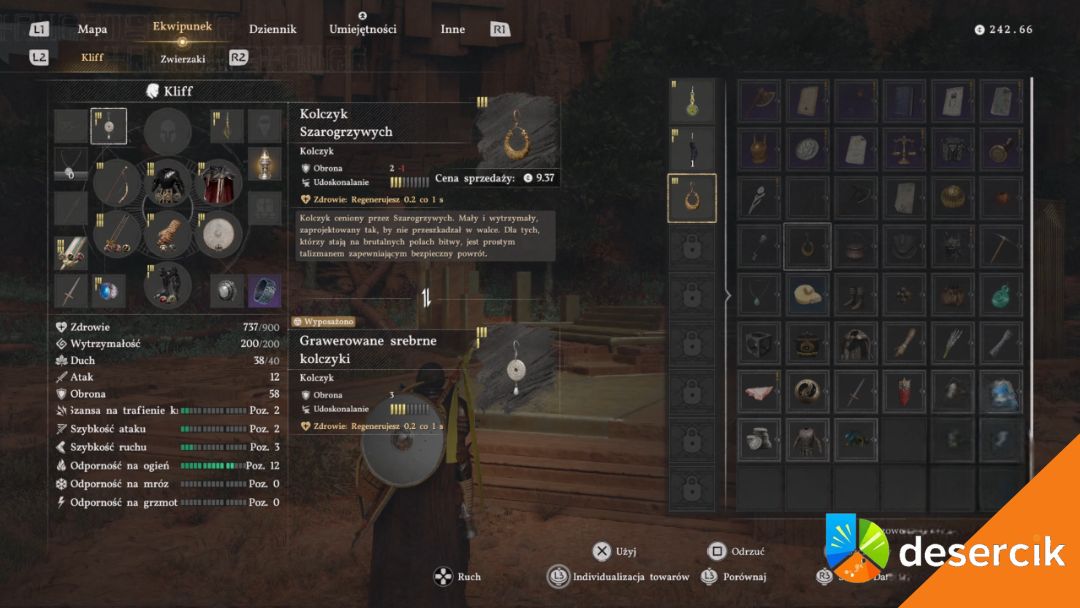The width and height of the screenshot is (1080, 608).
Task: Go to the Umiejętności tab
Action: coord(363,29)
